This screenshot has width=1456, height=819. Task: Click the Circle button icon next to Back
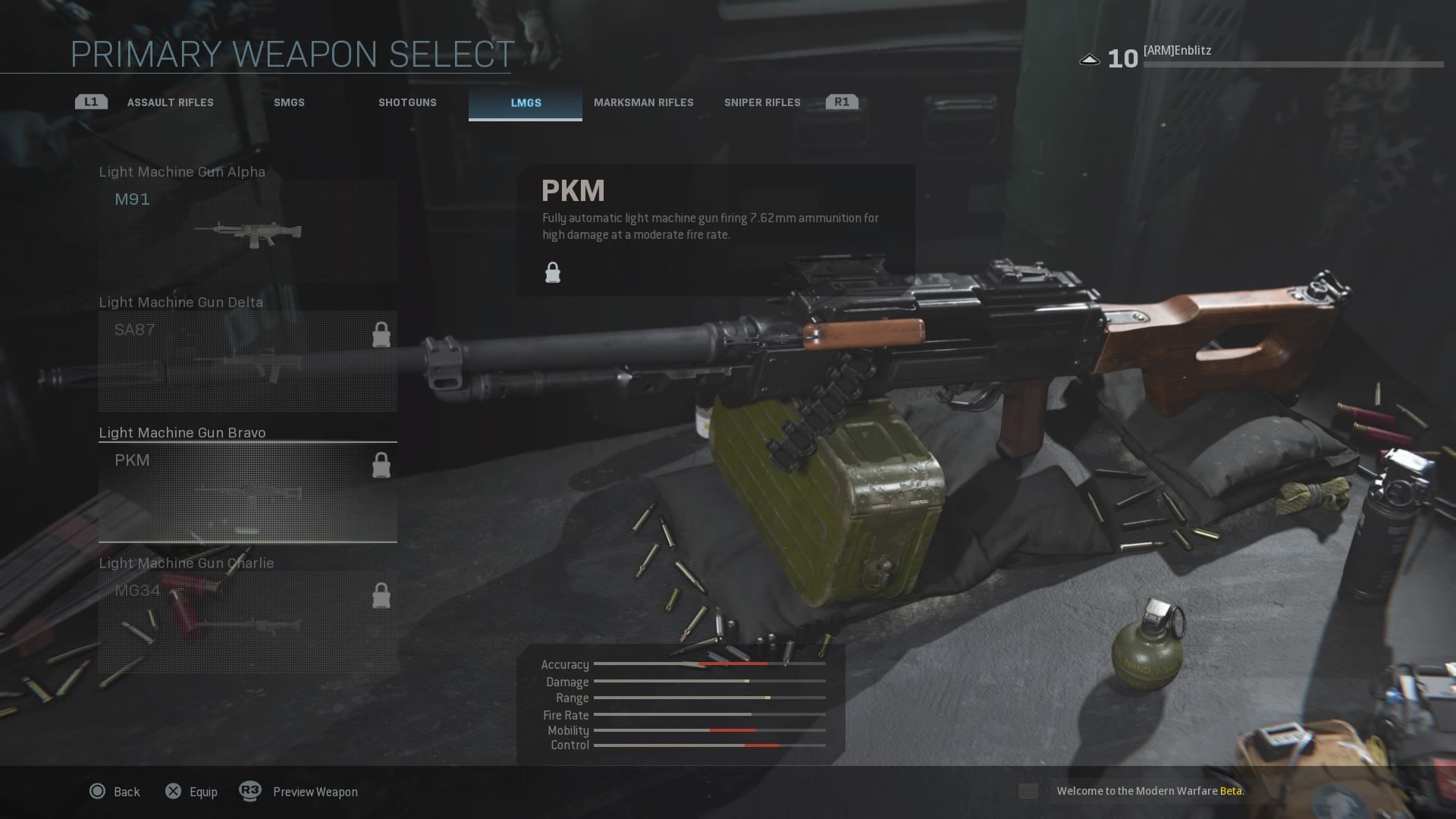(x=97, y=791)
